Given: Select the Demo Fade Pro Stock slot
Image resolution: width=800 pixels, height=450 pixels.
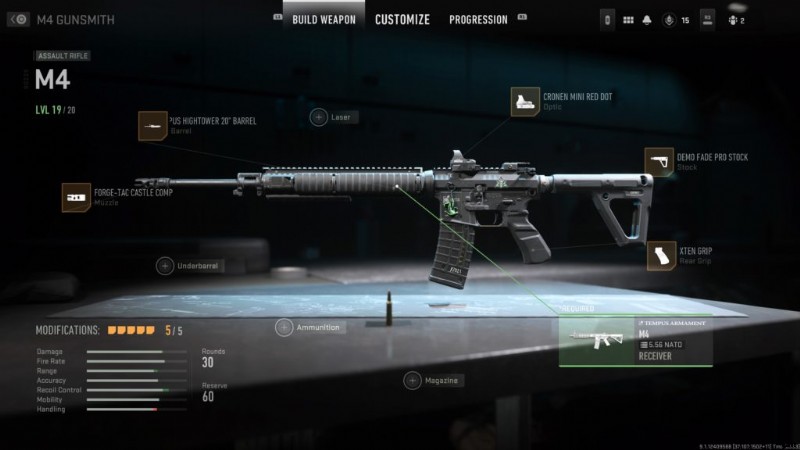Looking at the screenshot, I should [659, 162].
